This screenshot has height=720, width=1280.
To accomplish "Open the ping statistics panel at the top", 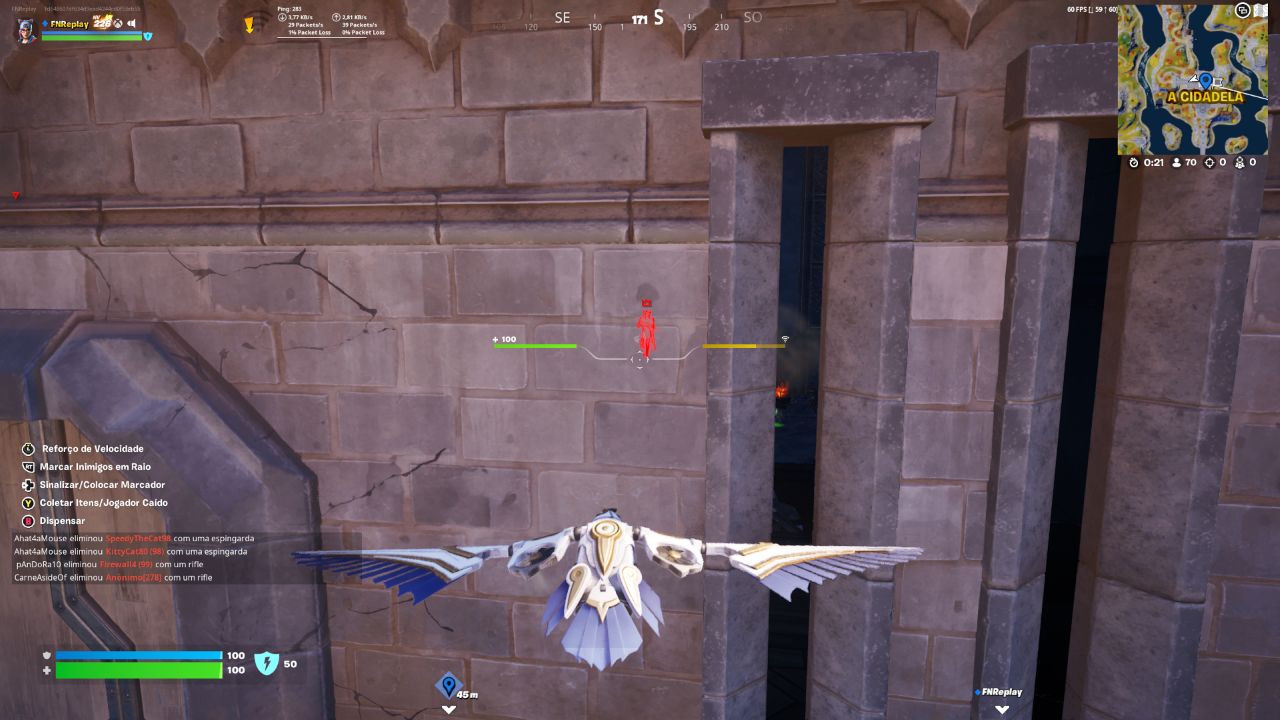I will tap(330, 20).
